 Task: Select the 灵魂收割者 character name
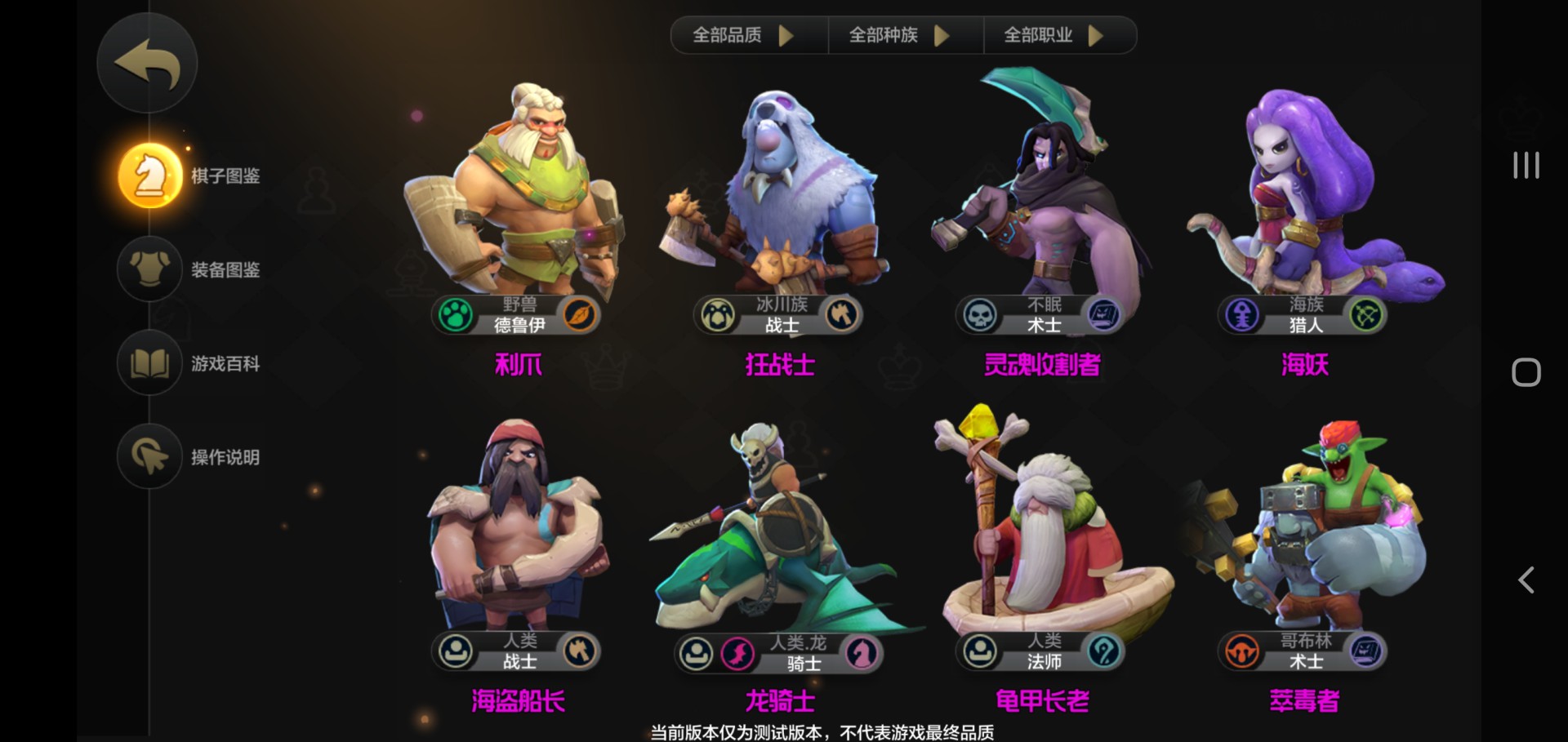(x=1040, y=366)
